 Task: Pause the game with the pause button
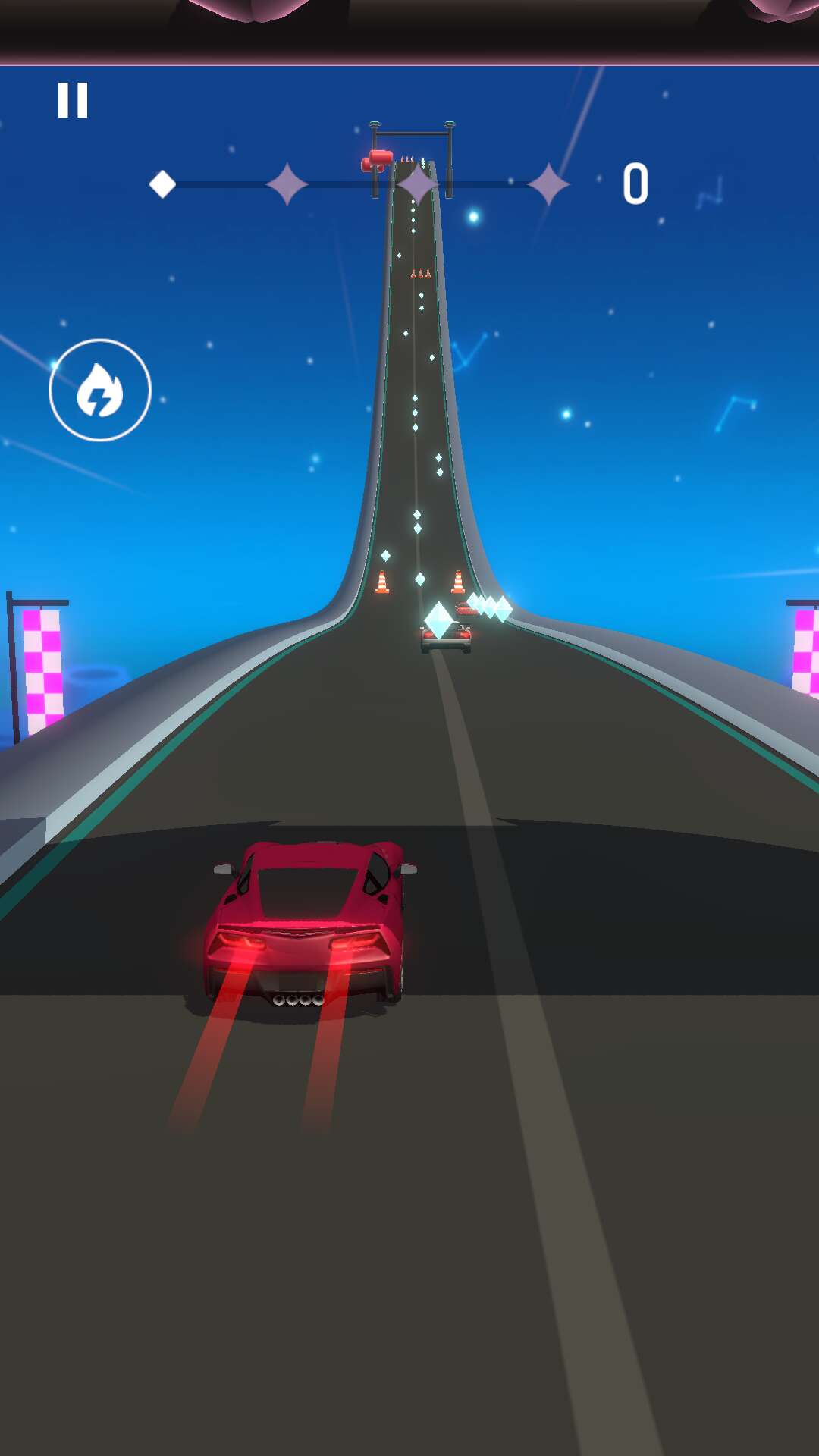pyautogui.click(x=73, y=100)
